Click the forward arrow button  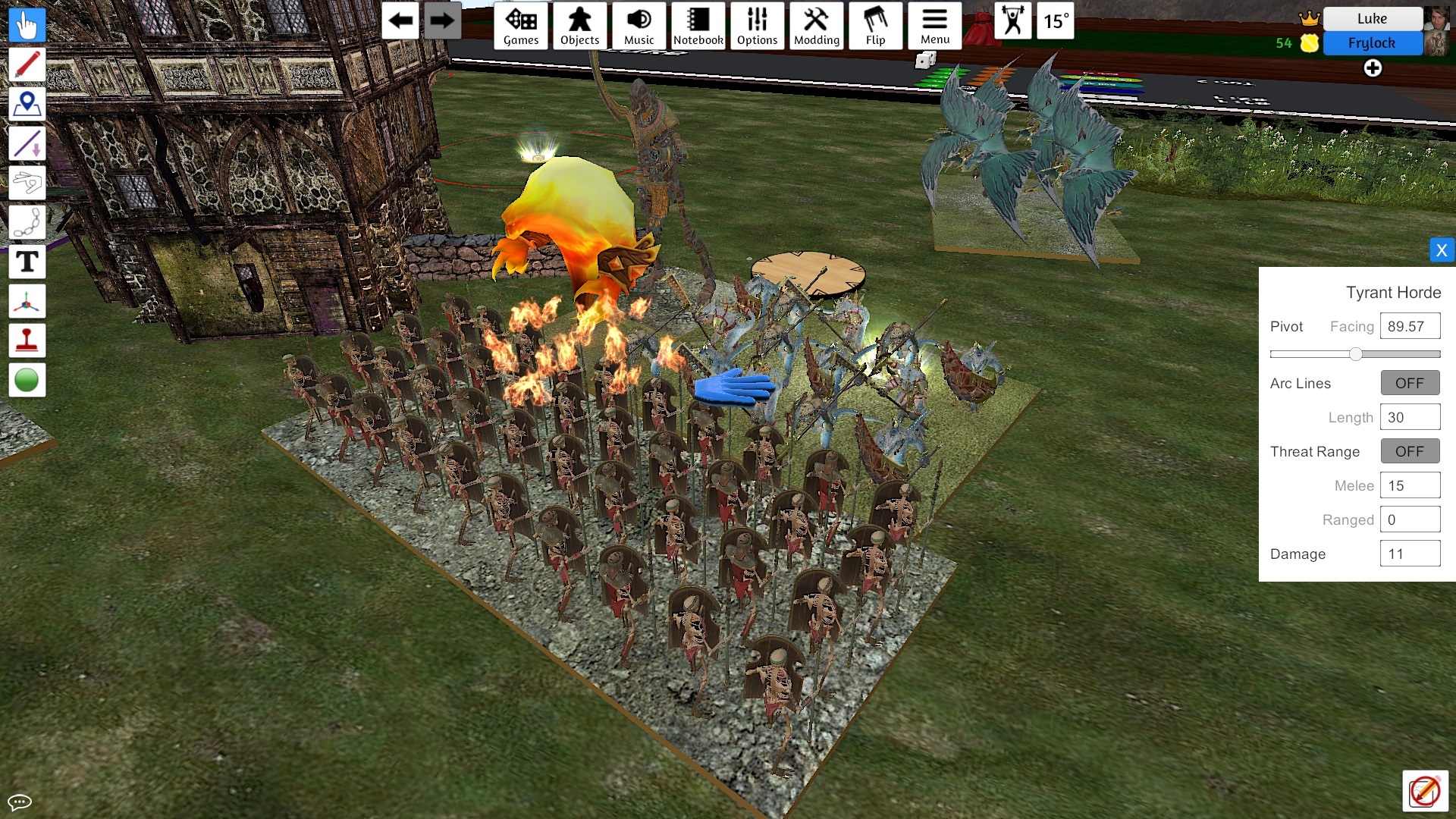pos(441,21)
